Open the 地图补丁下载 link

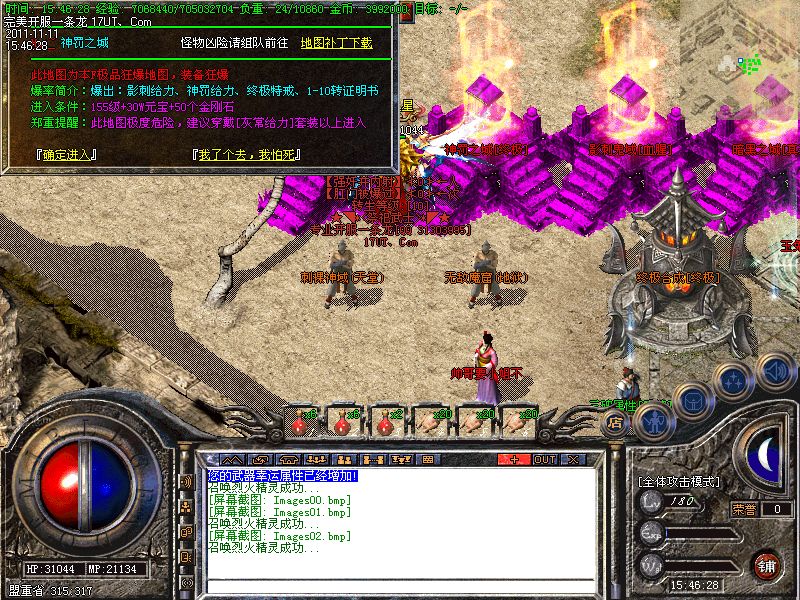tap(336, 43)
